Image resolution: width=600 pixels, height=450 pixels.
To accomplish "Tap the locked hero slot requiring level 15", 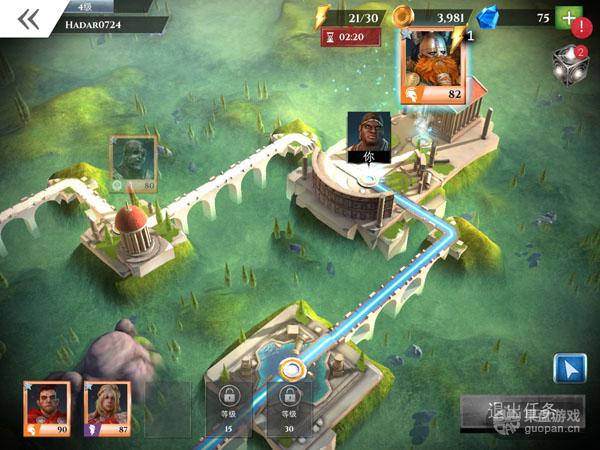I will 229,408.
